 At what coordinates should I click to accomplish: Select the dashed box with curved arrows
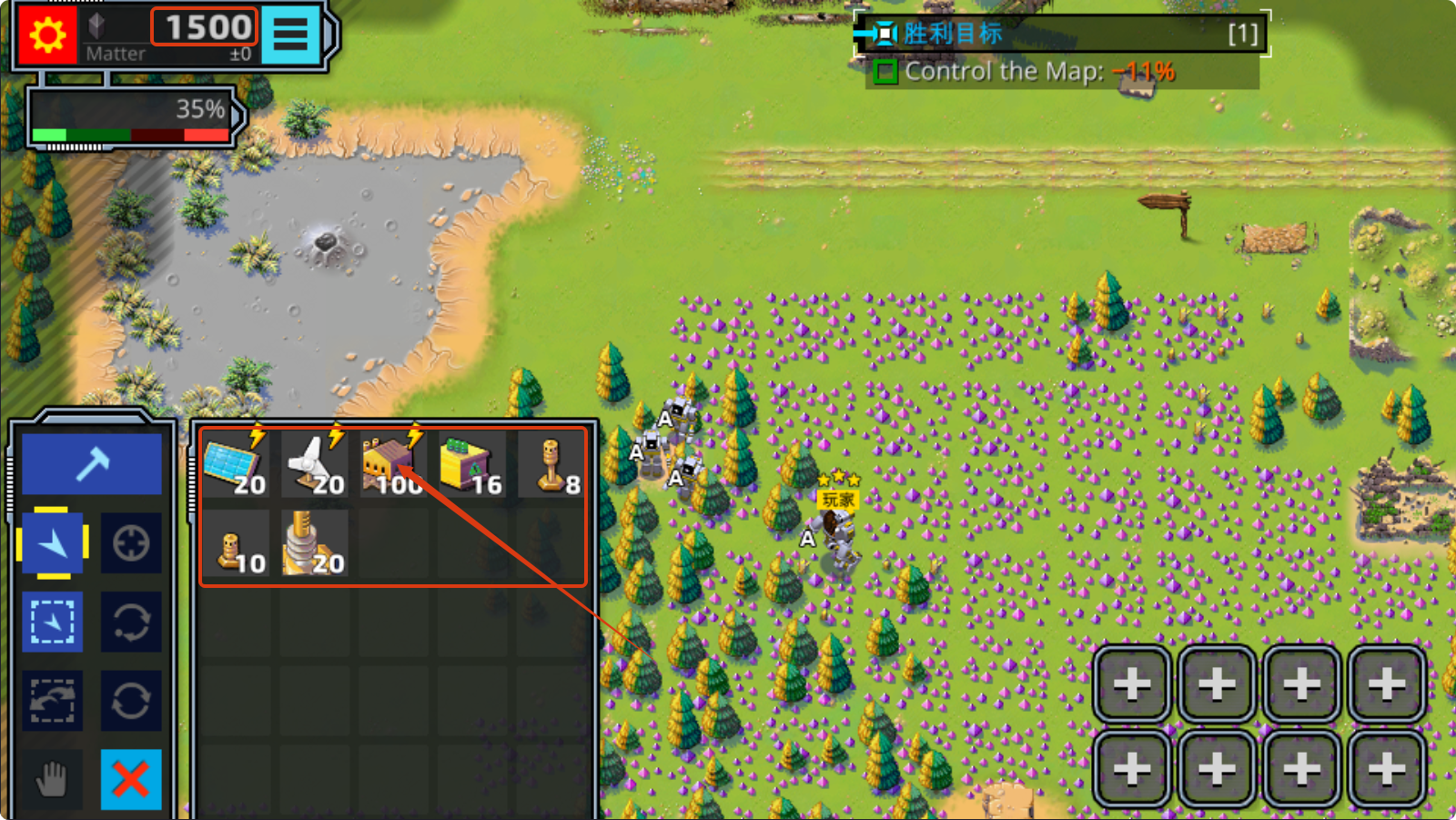[53, 701]
